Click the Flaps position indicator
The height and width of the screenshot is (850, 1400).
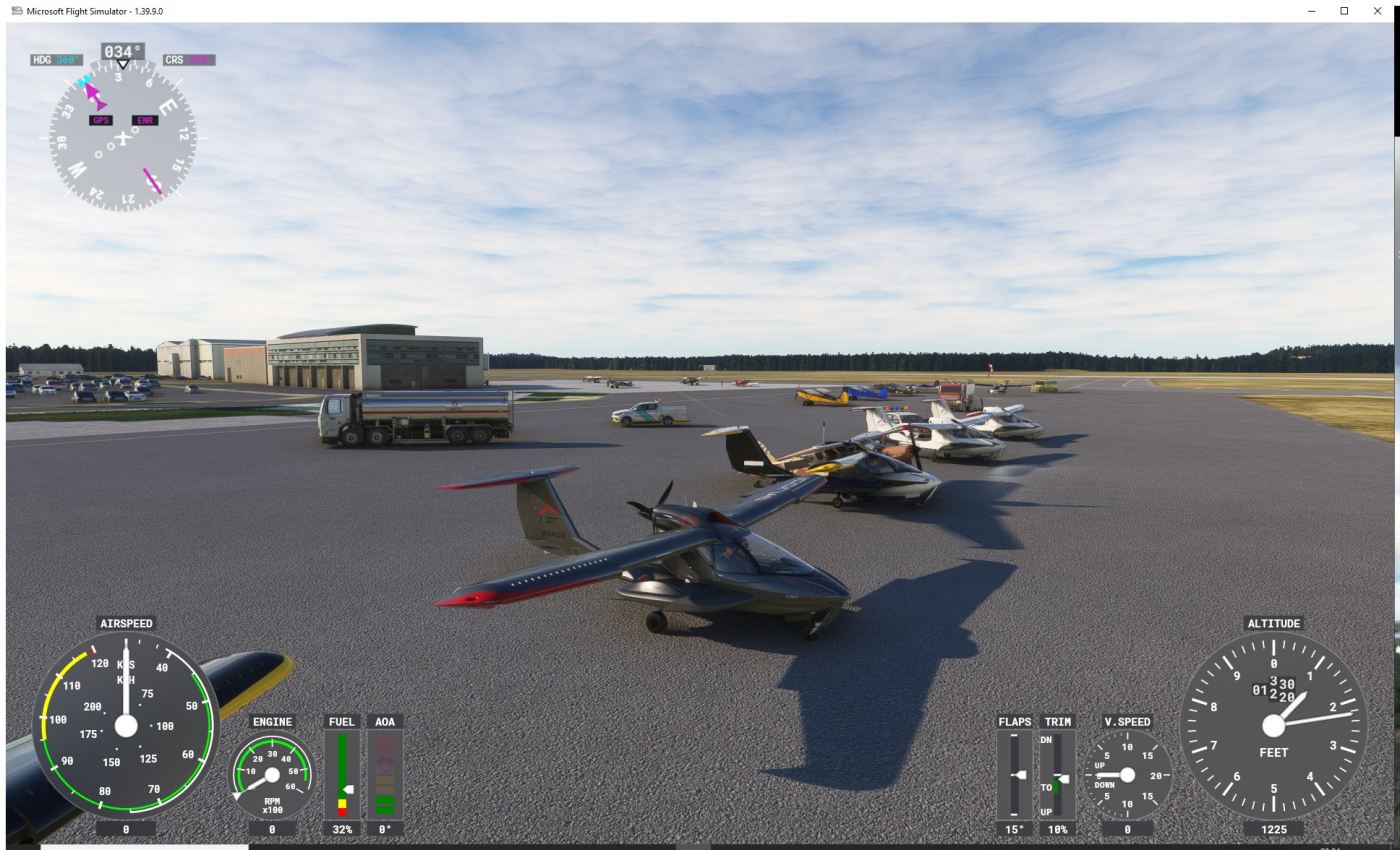pos(1014,775)
